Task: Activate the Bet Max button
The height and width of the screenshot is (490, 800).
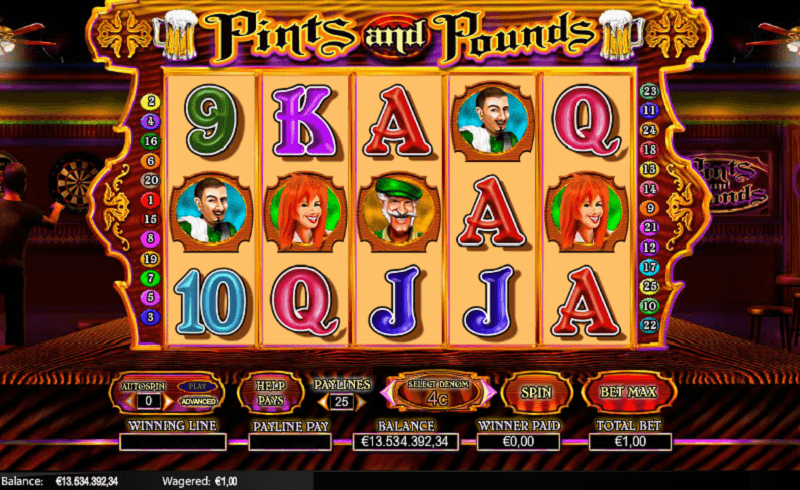Action: [x=629, y=392]
